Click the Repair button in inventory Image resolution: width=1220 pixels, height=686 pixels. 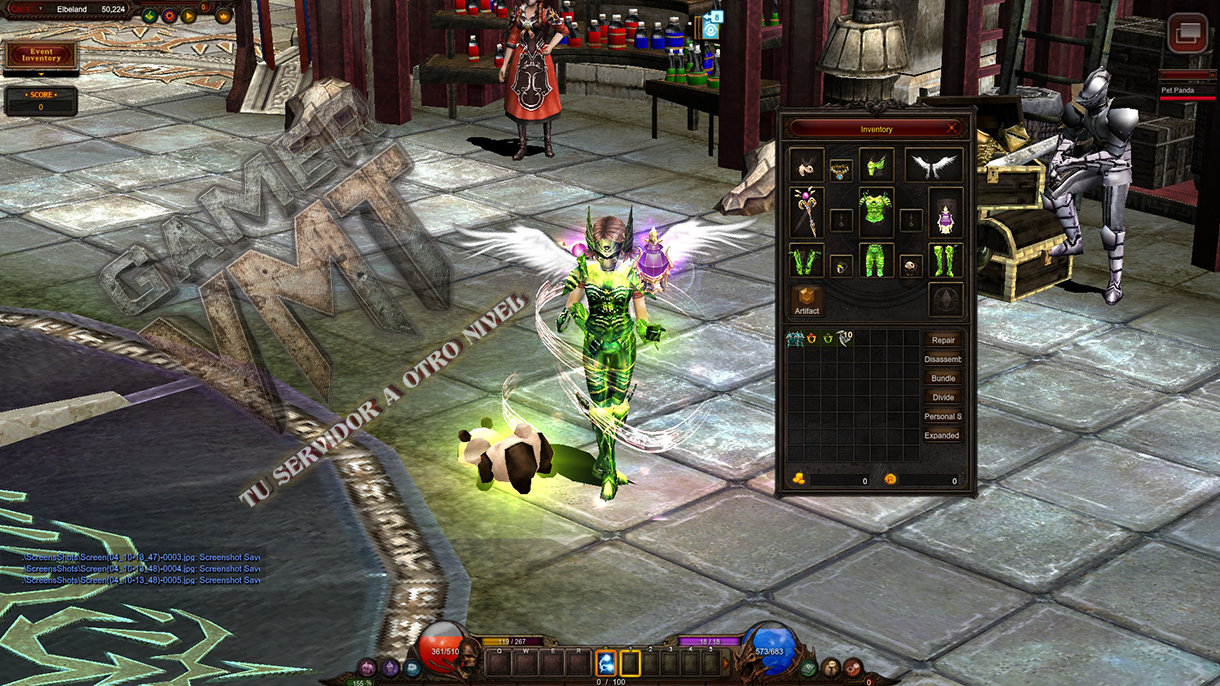pyautogui.click(x=942, y=340)
